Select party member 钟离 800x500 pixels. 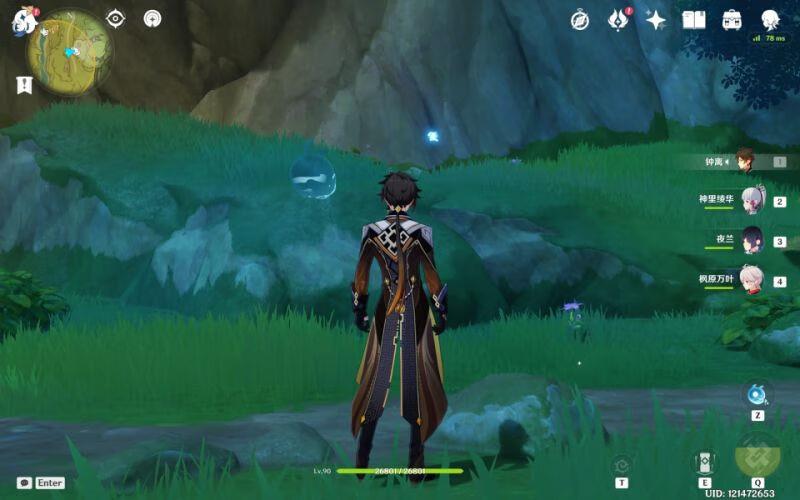coord(744,160)
